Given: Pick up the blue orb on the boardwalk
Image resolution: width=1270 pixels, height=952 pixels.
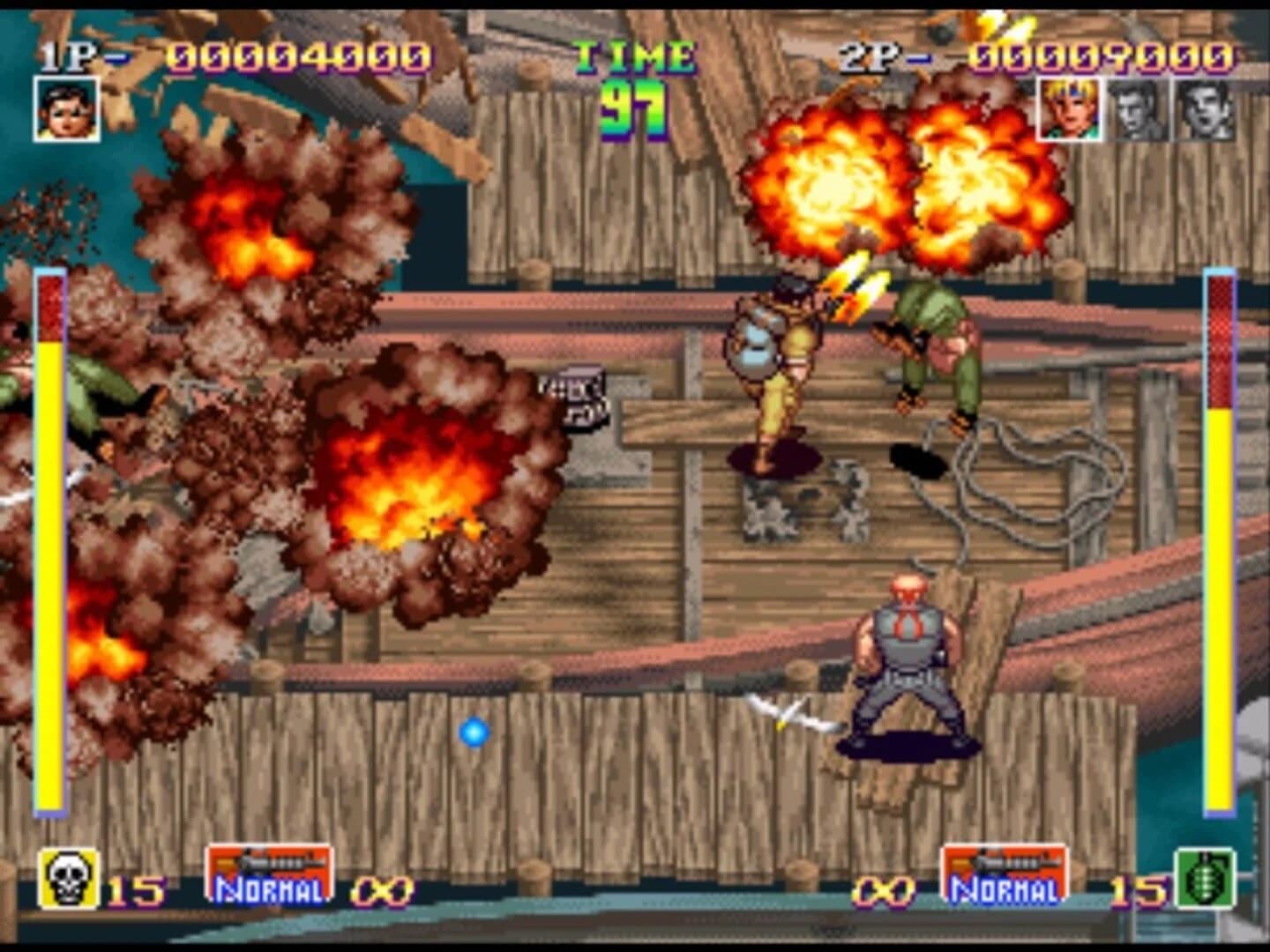Looking at the screenshot, I should point(474,730).
